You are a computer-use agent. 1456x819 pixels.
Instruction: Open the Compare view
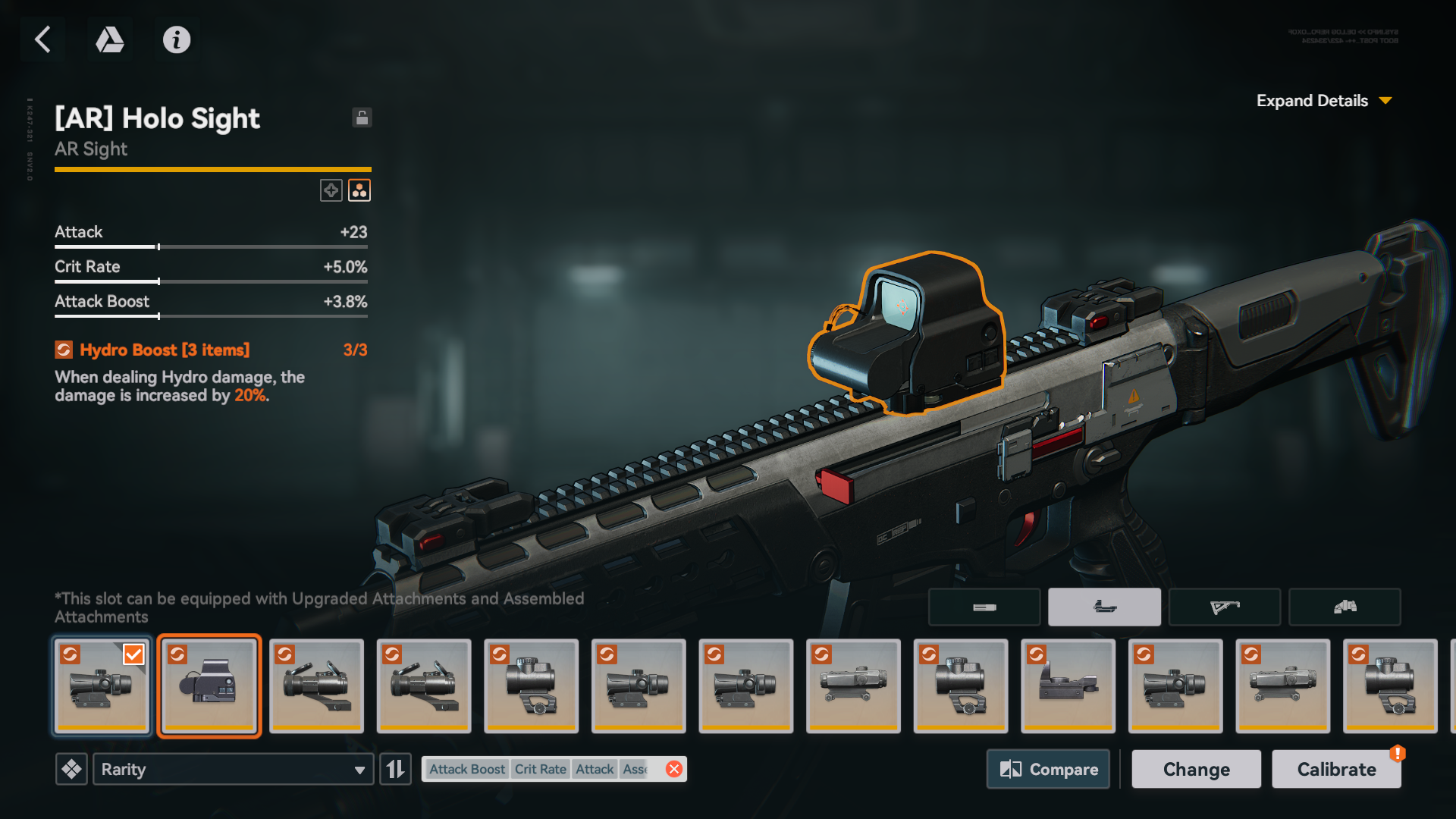pyautogui.click(x=1048, y=769)
